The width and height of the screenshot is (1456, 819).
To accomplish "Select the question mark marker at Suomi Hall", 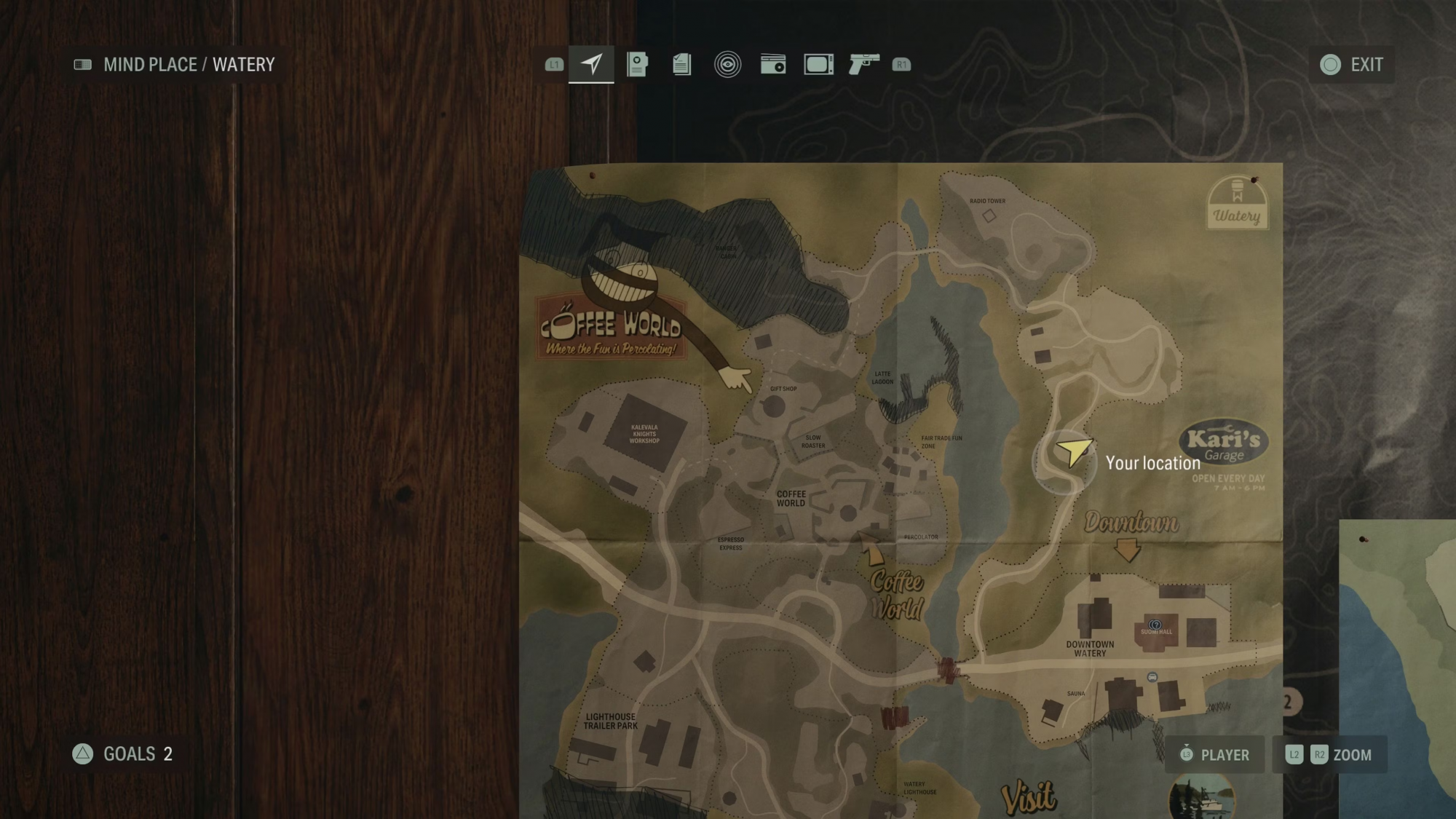I will coord(1155,625).
